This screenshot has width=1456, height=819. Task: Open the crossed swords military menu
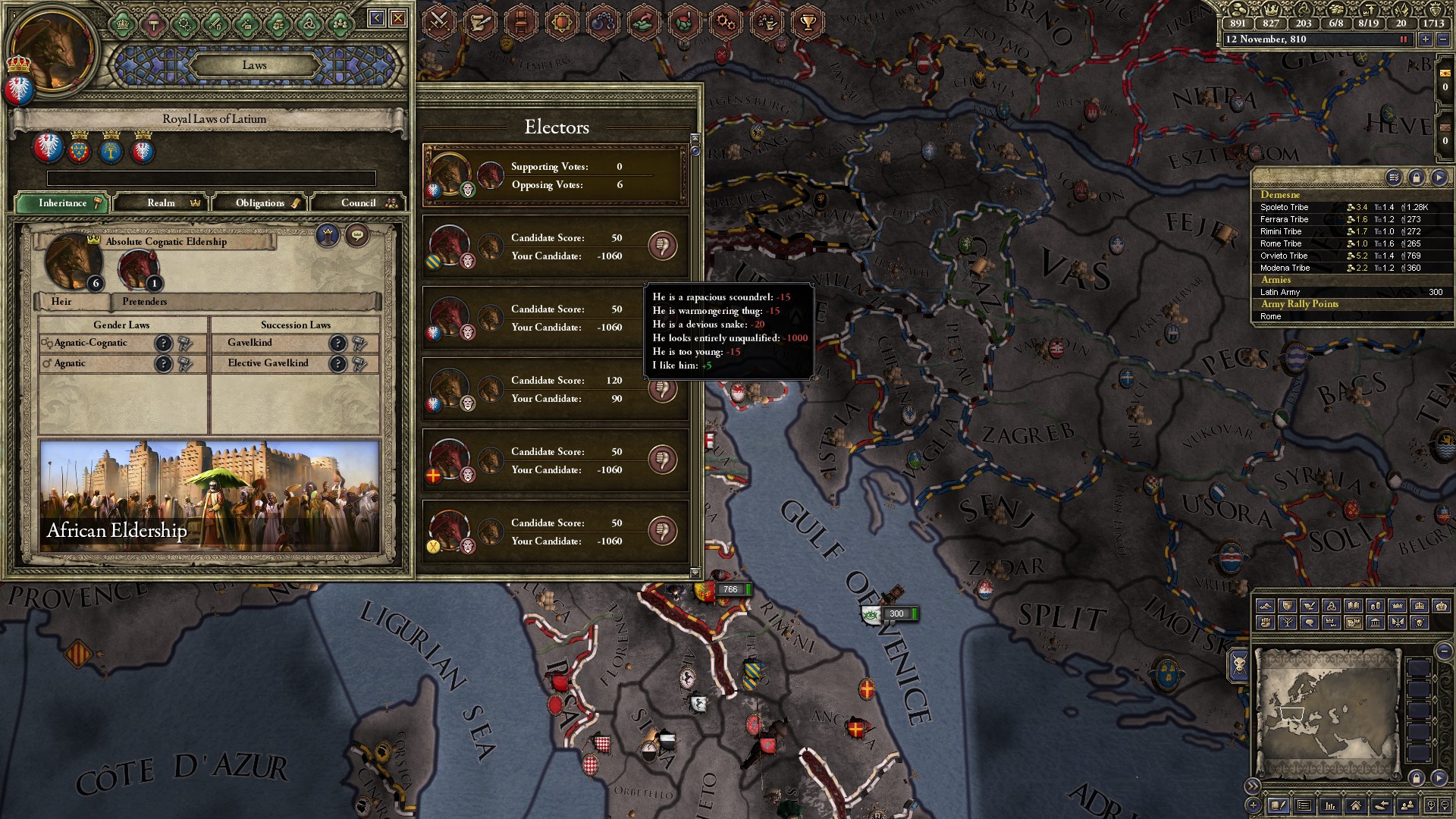(x=438, y=22)
